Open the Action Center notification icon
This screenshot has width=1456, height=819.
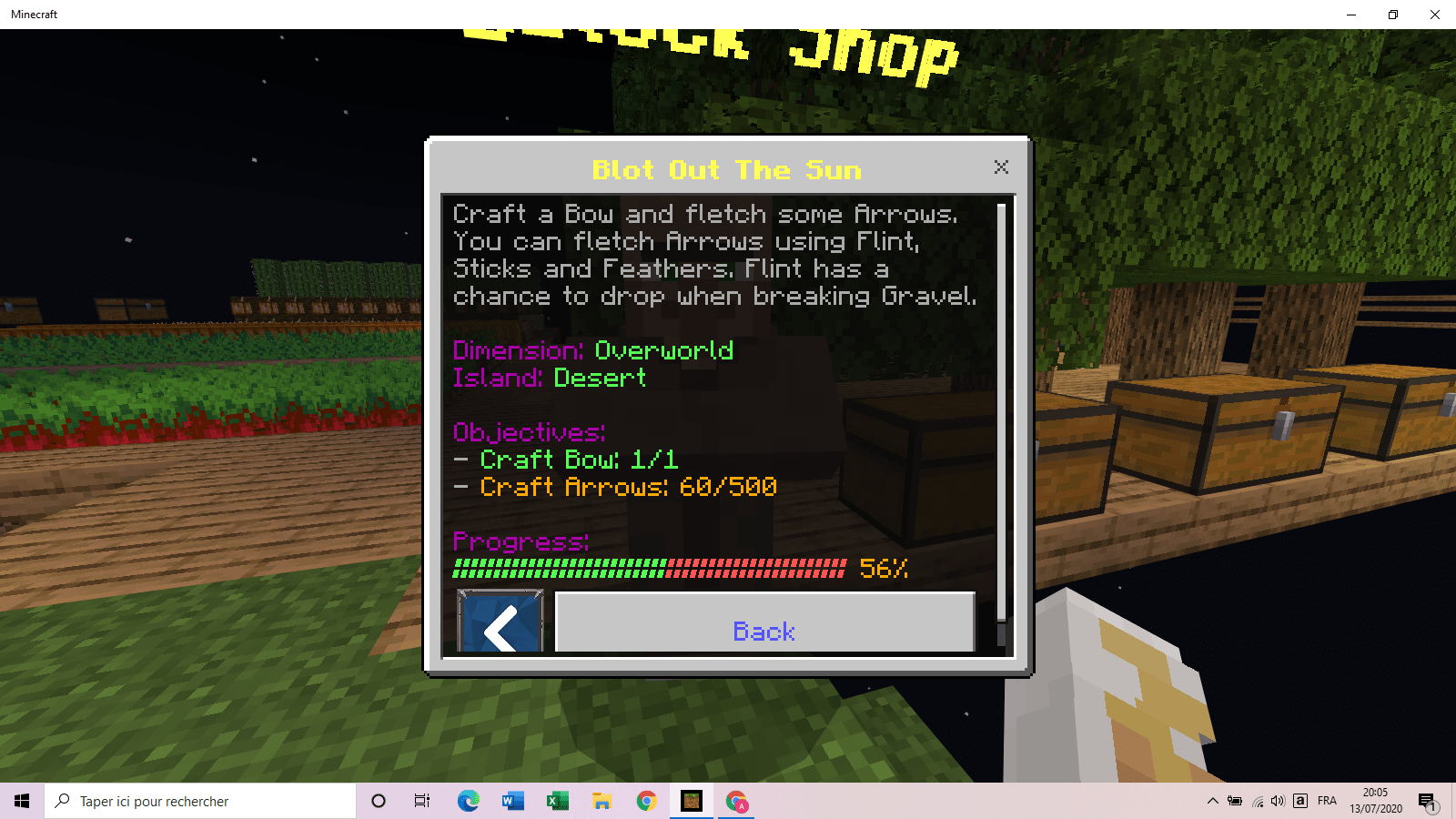[x=1425, y=801]
